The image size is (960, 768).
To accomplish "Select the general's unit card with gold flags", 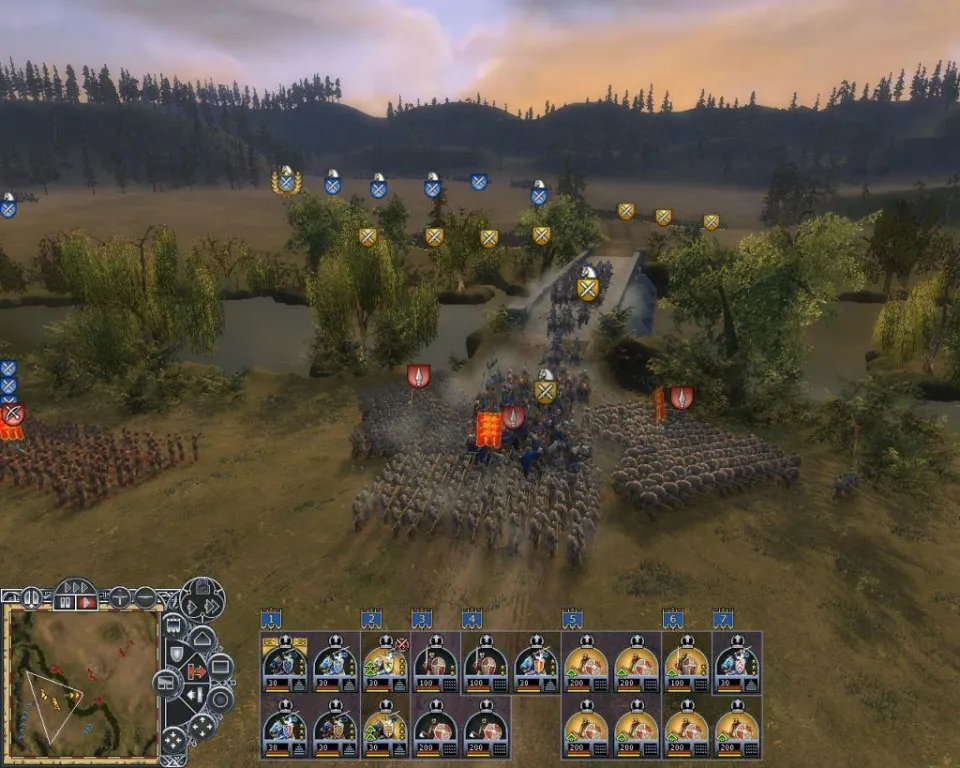I will tap(285, 663).
